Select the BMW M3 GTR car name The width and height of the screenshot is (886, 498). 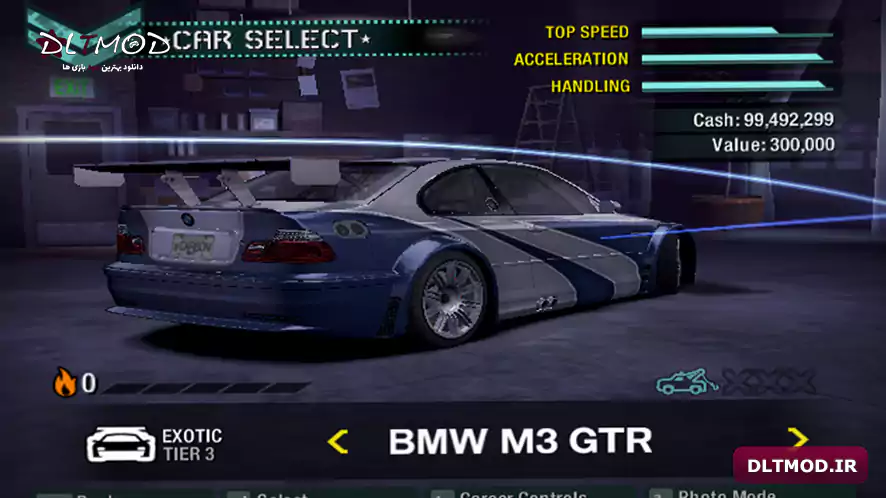tap(520, 440)
